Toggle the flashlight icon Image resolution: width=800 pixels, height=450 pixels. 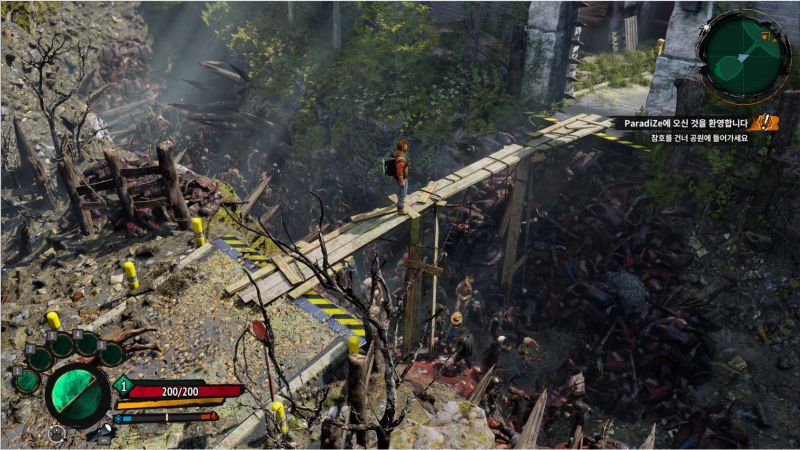[105, 432]
